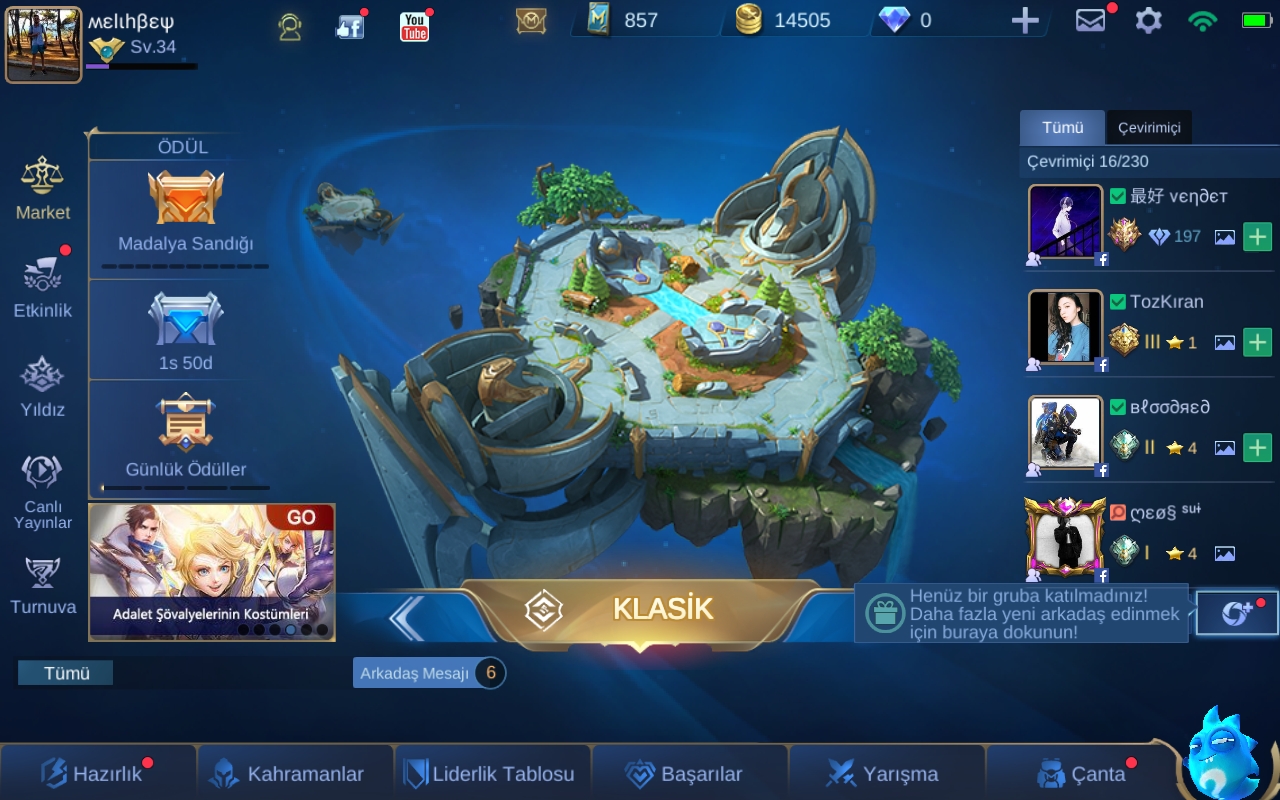Image resolution: width=1280 pixels, height=800 pixels.
Task: Open the Liderlik Tablosu leaderboard
Action: (490, 773)
